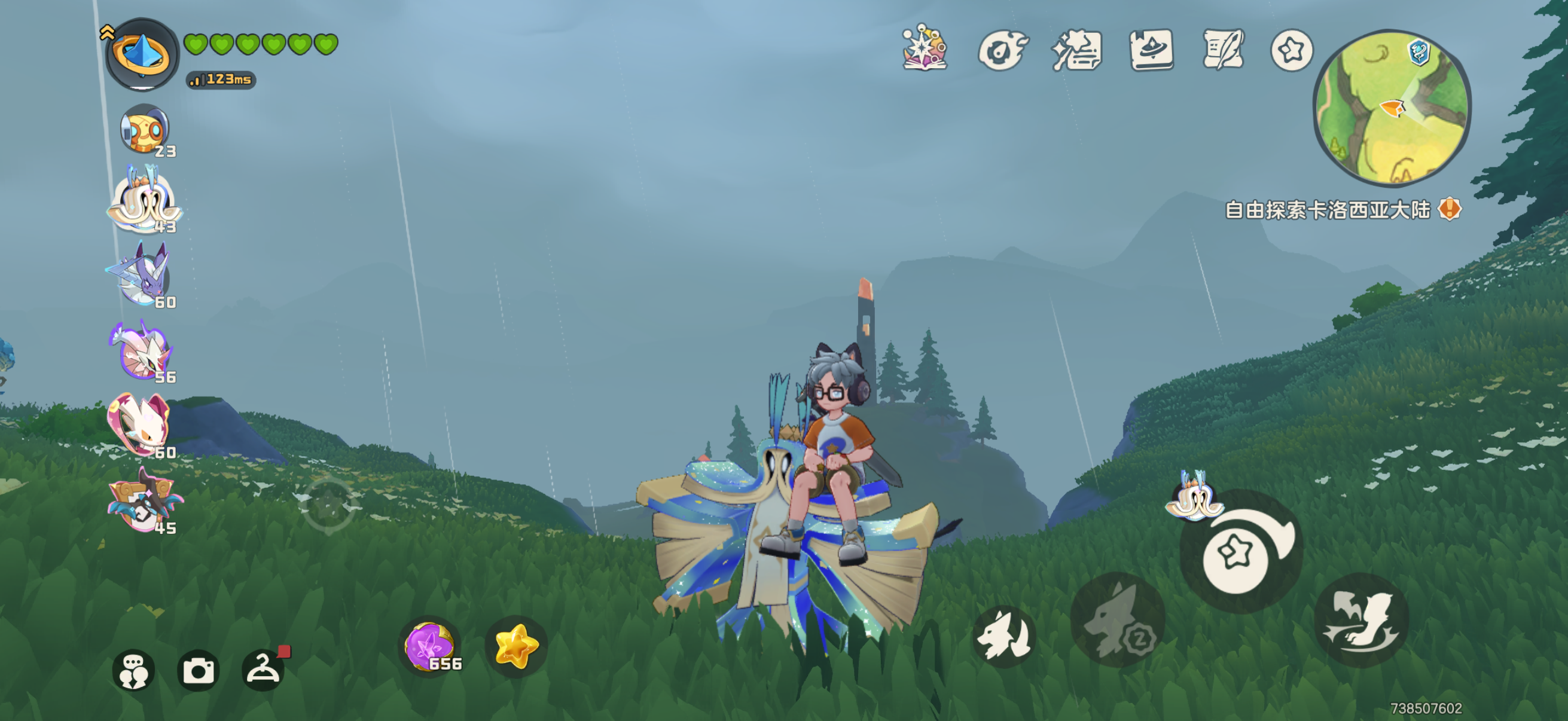Open the eye swirl icon in top bar

click(x=1001, y=50)
